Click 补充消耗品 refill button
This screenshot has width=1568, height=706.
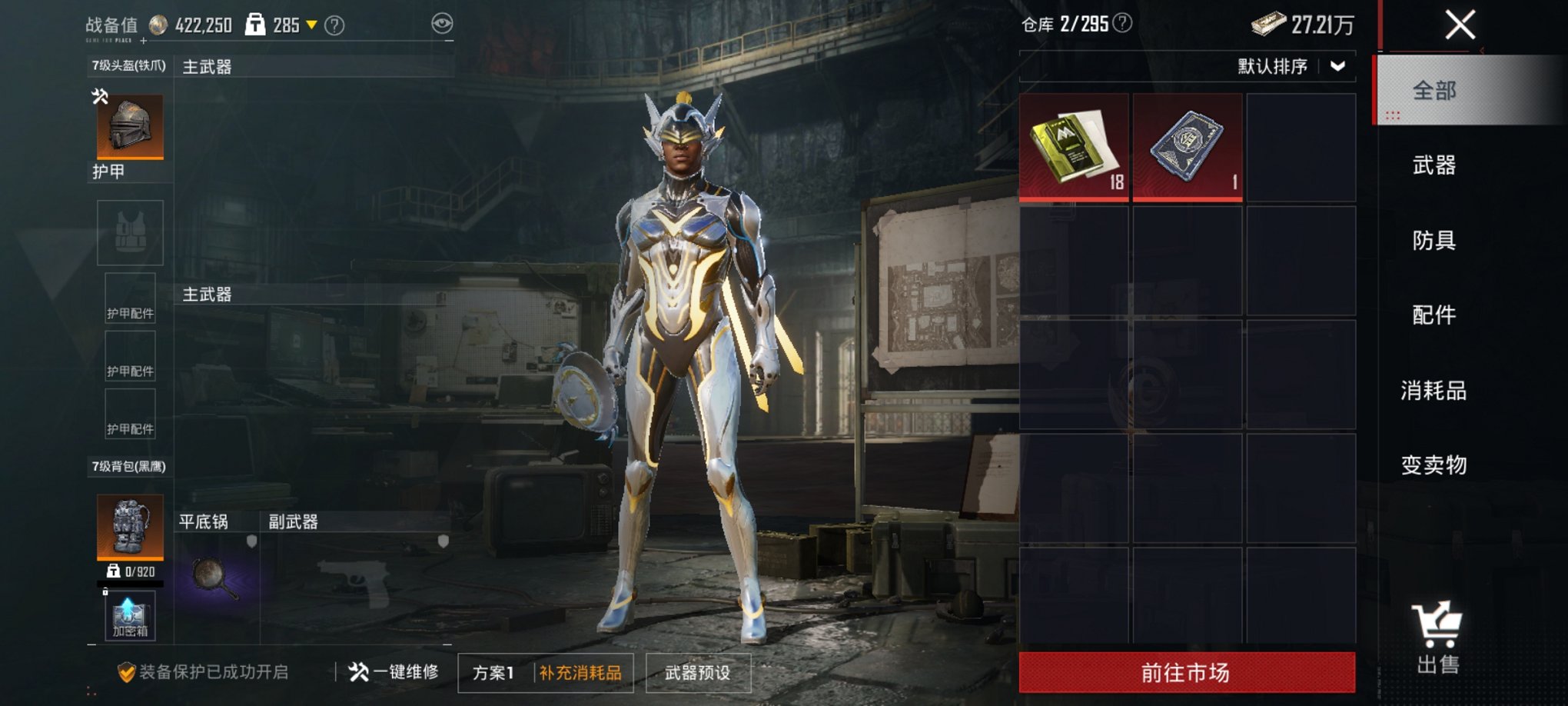click(x=580, y=673)
